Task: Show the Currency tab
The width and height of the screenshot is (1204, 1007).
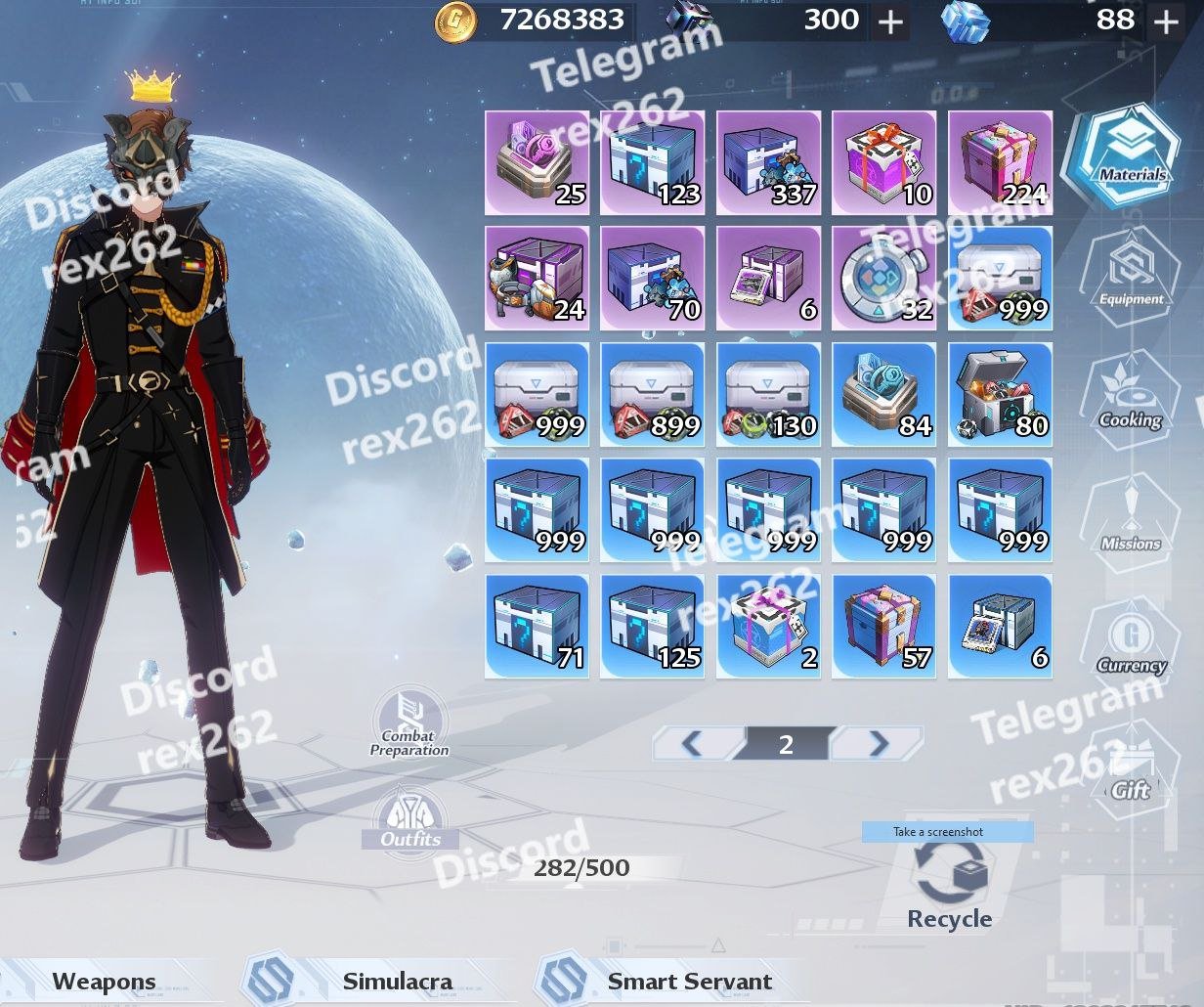Action: point(1132,641)
